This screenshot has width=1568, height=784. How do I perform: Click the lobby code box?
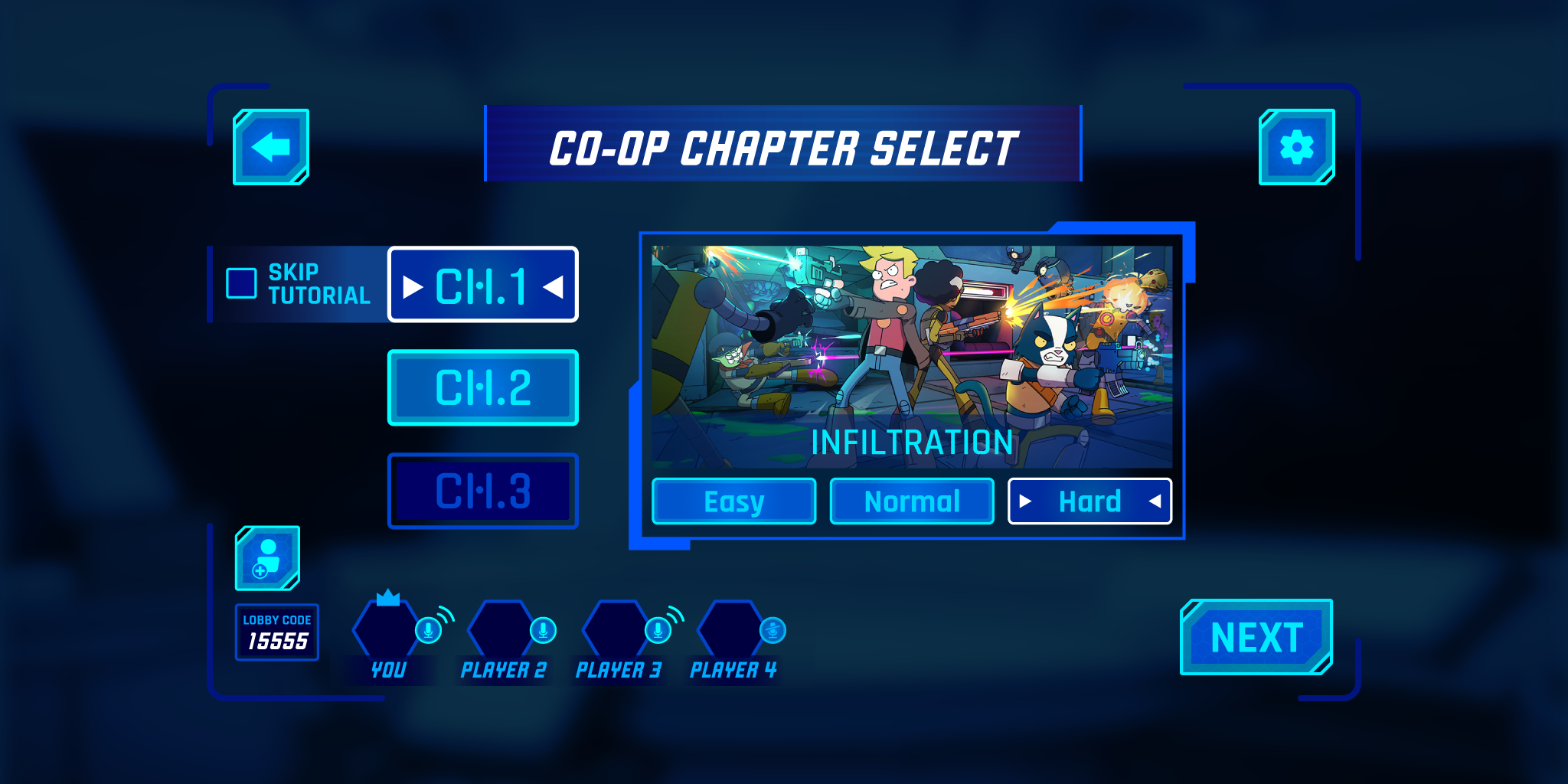coord(277,632)
